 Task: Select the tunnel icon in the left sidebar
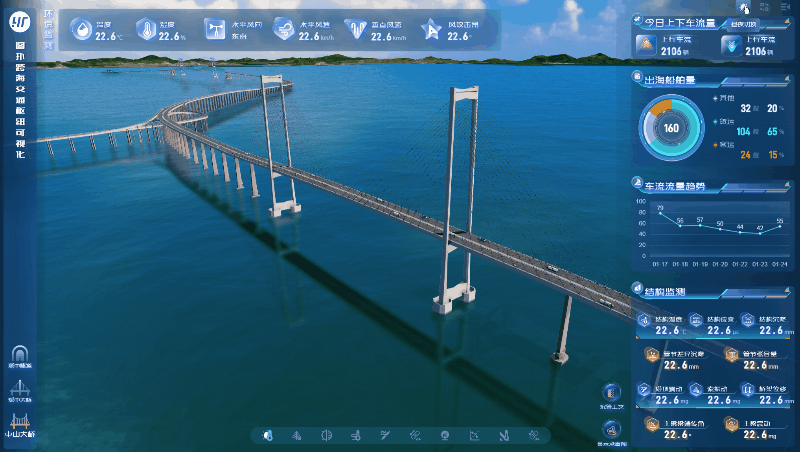[18, 355]
